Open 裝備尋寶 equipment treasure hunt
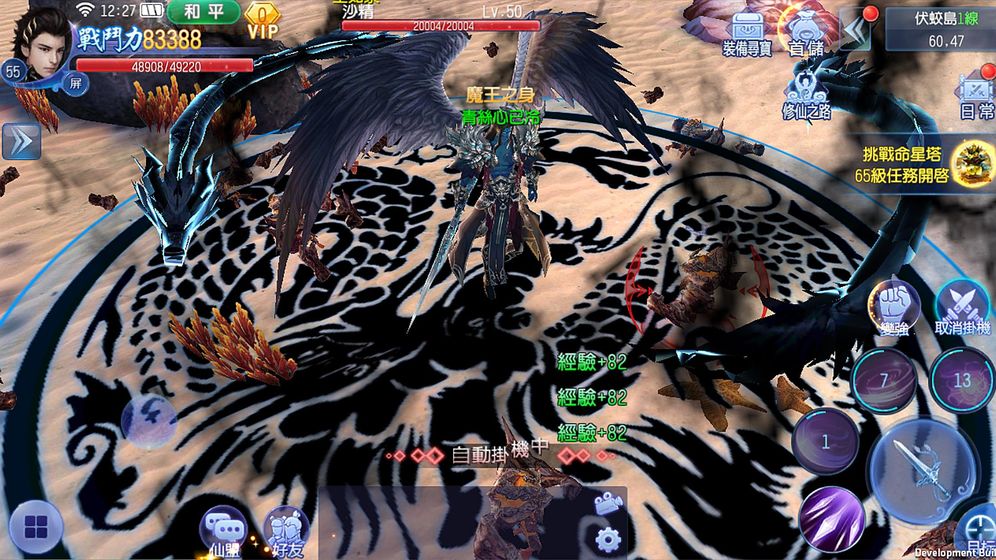The height and width of the screenshot is (560, 996). [x=745, y=33]
